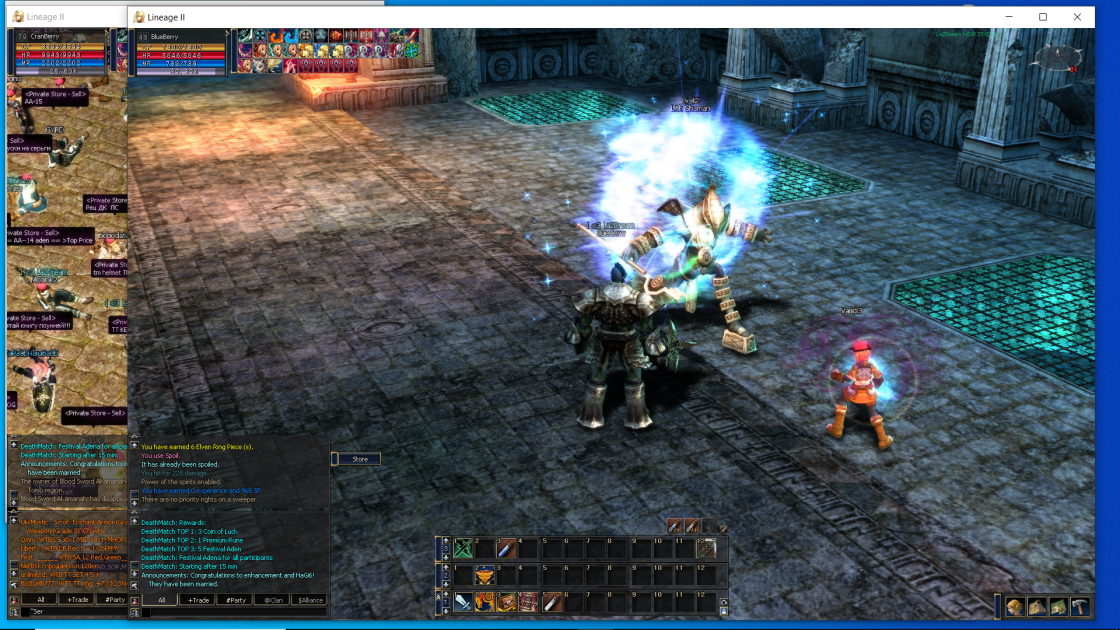Use the white scroll in the bottom hotbar

pos(551,602)
